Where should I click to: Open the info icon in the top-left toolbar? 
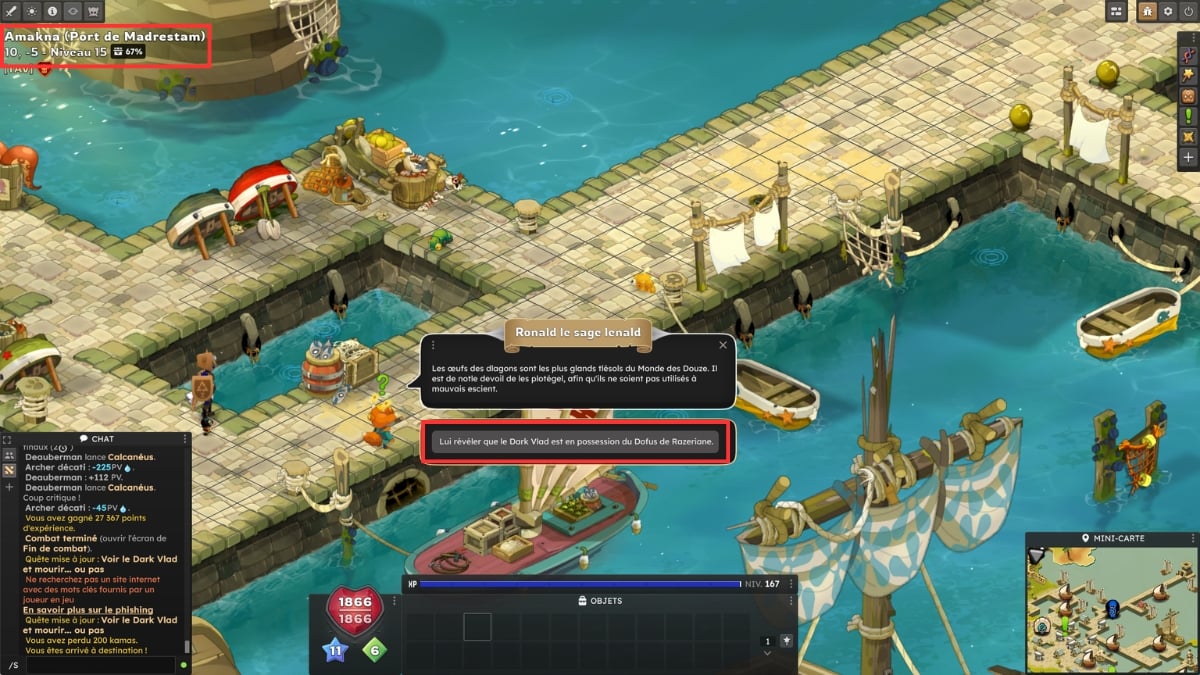click(53, 10)
